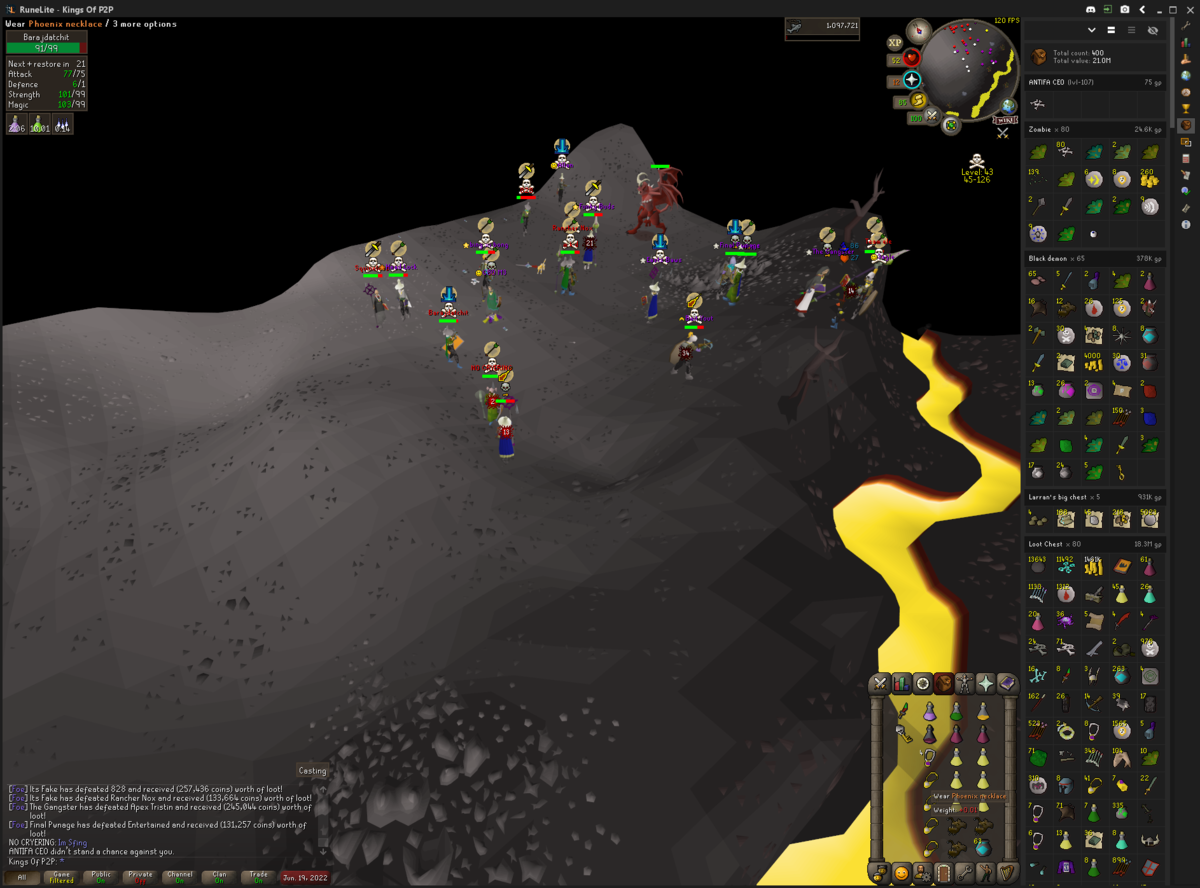Take a screenshot with the camera button
The width and height of the screenshot is (1200, 888).
coord(1125,9)
